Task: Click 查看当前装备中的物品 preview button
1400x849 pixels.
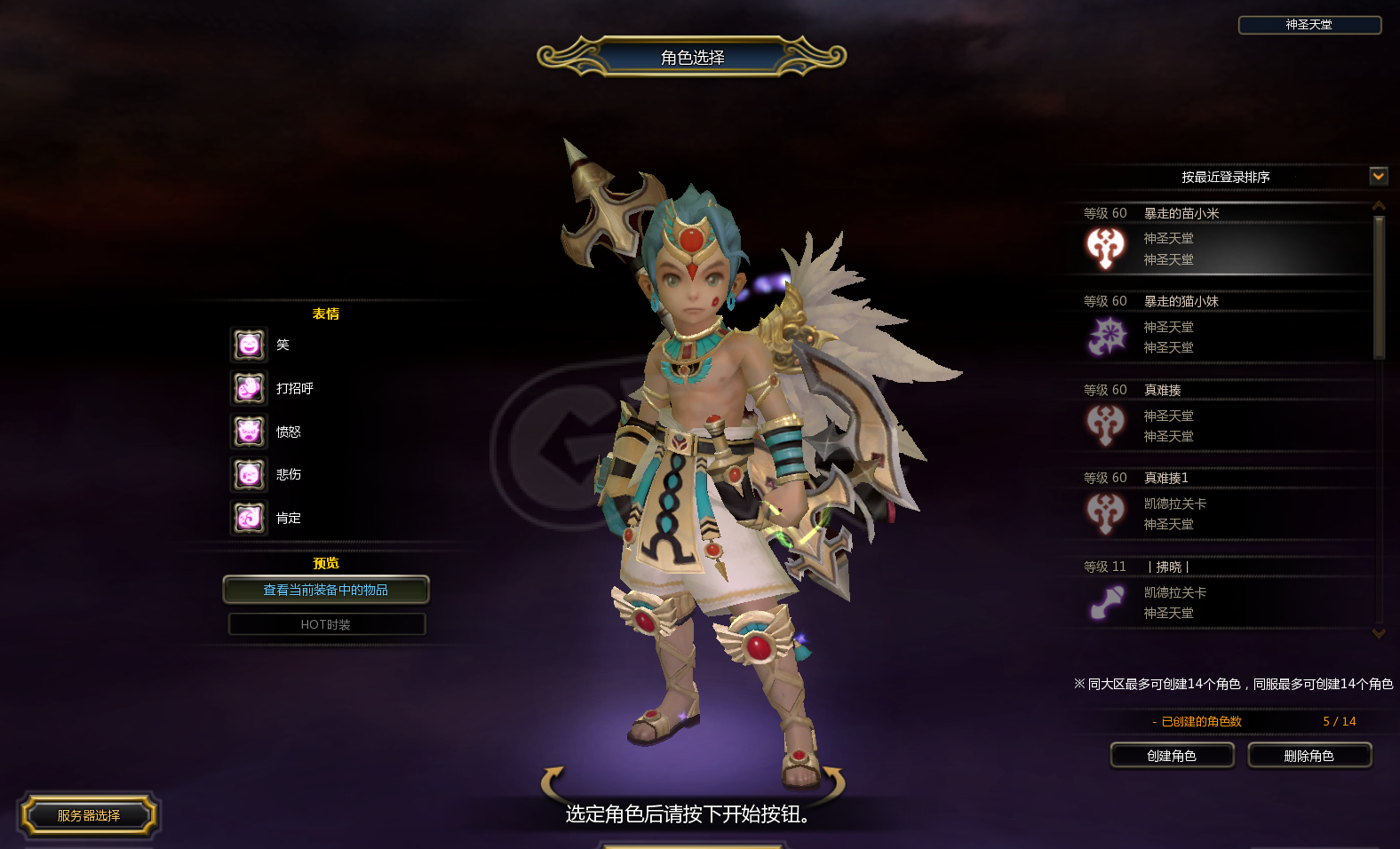Action: click(x=326, y=590)
